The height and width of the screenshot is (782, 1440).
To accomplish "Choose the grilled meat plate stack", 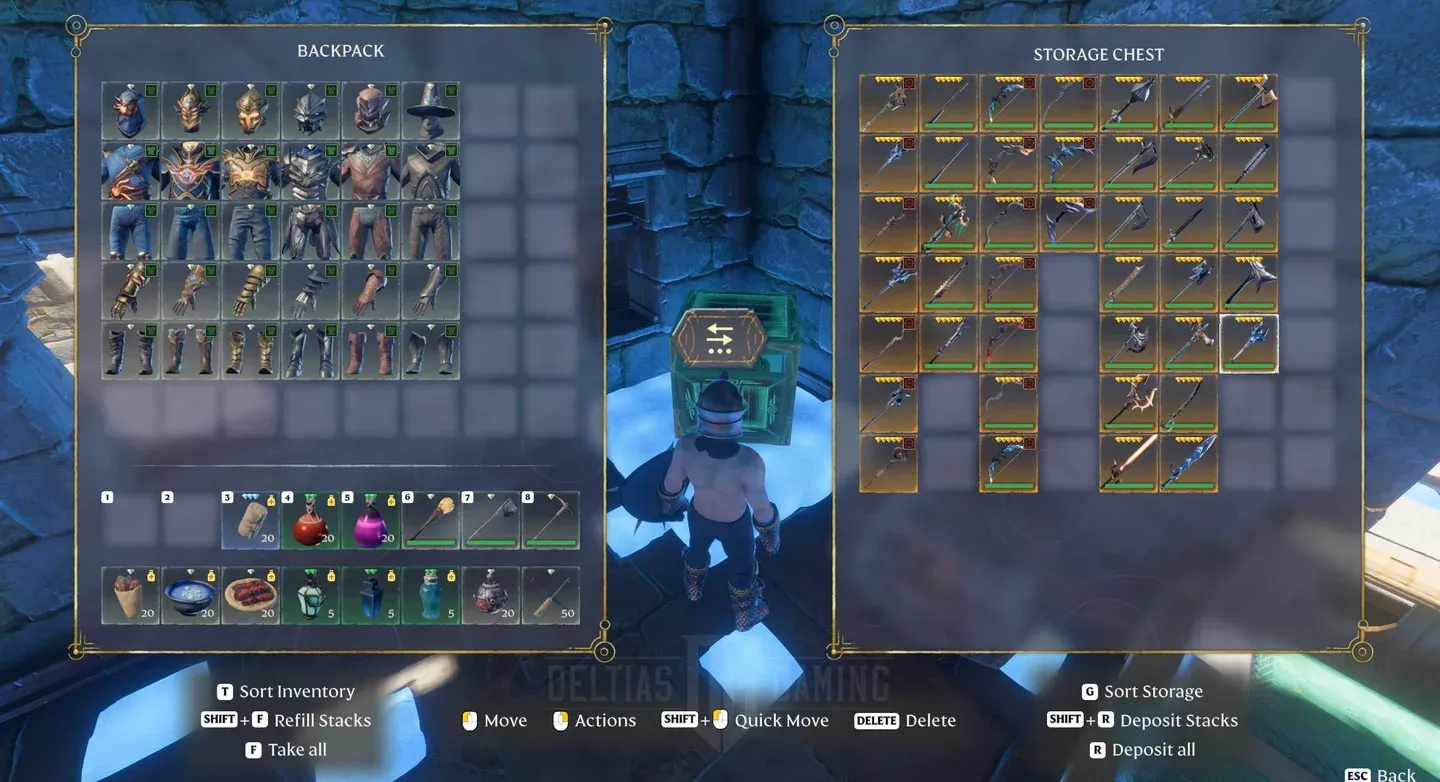I will (x=251, y=595).
